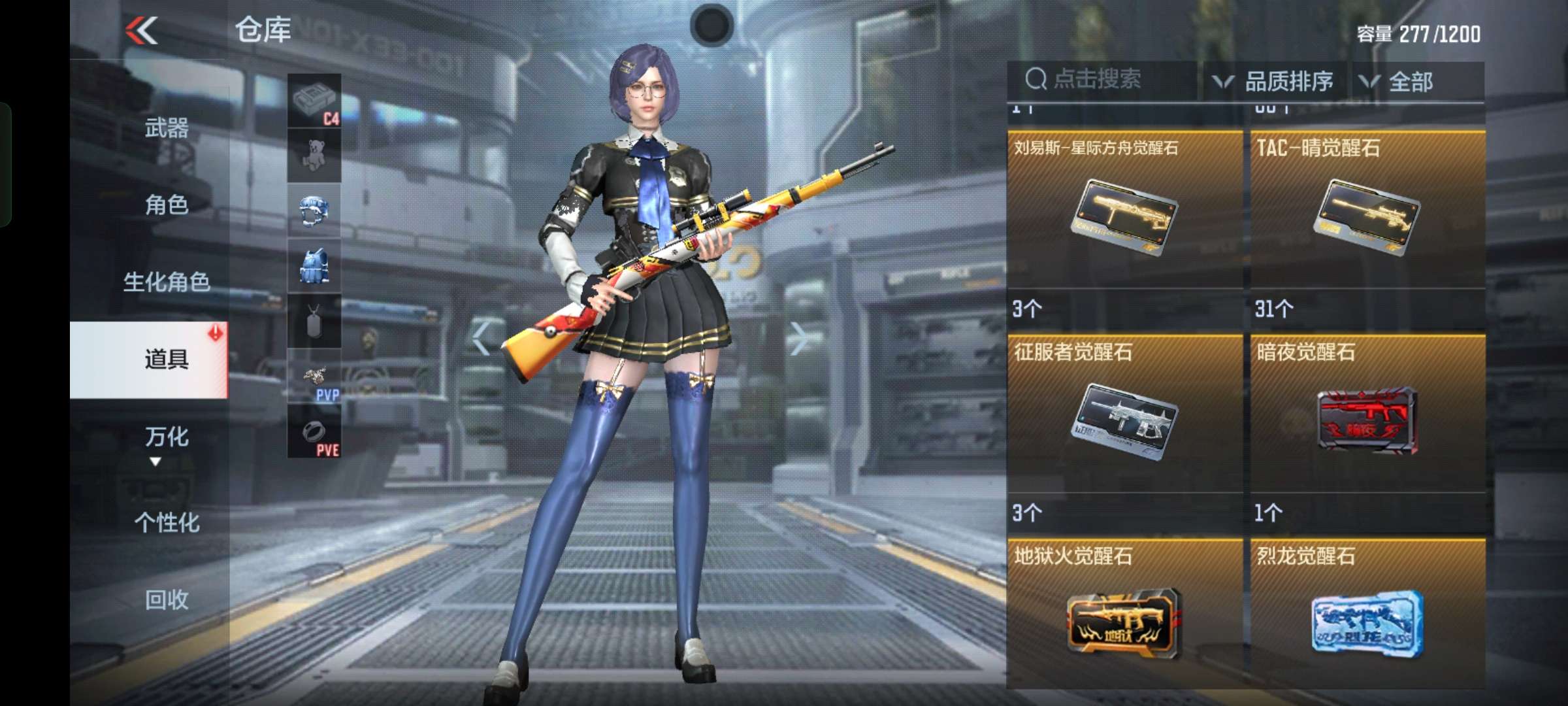Select the 个性化 category
Viewport: 1568px width, 706px height.
click(x=169, y=522)
